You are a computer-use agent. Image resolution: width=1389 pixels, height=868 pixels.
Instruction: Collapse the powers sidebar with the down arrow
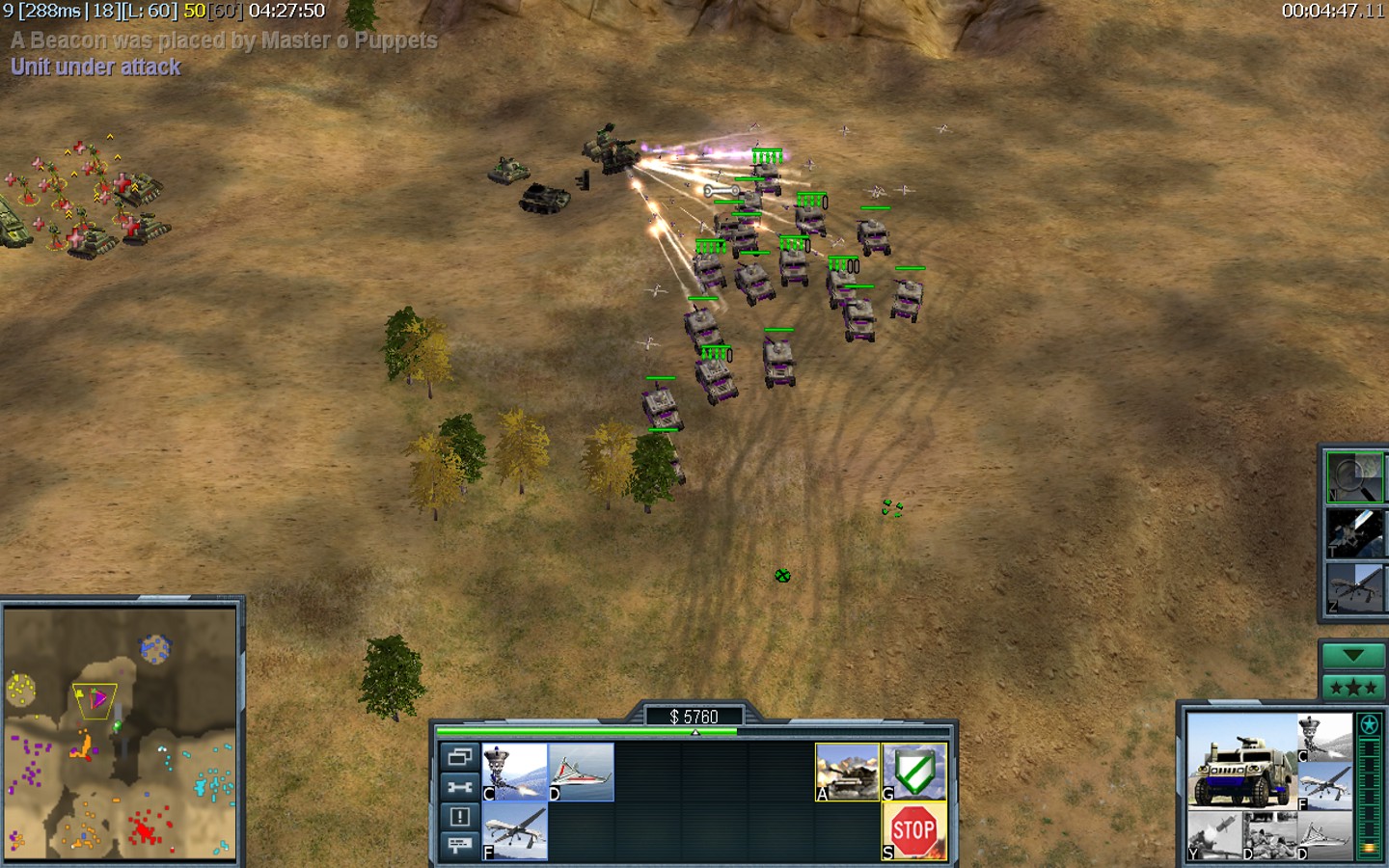[x=1352, y=656]
